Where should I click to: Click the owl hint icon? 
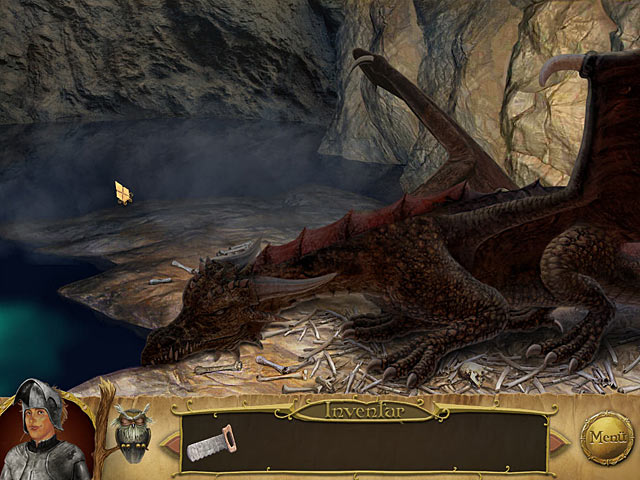coord(133,430)
